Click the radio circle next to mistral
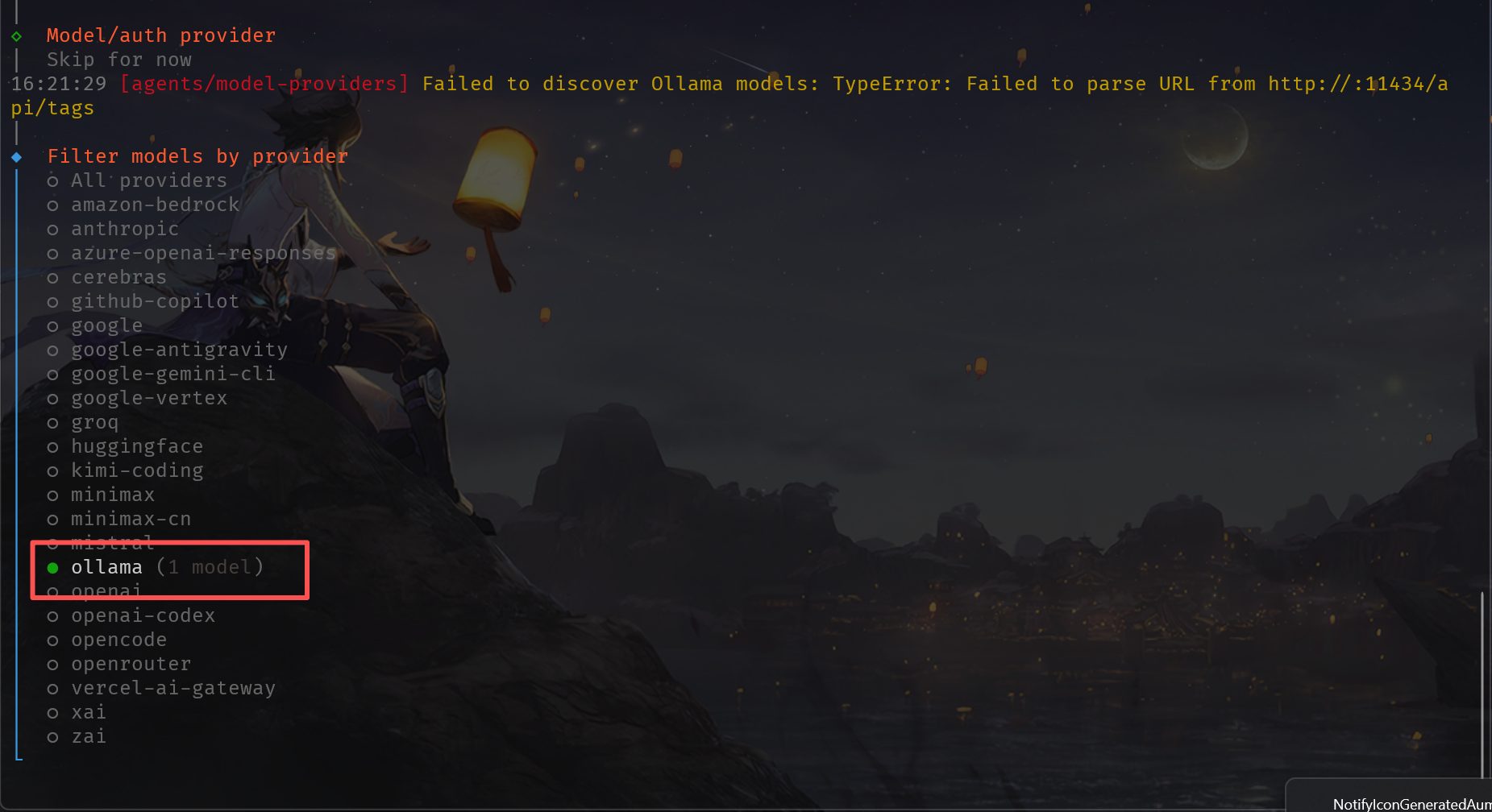This screenshot has height=812, width=1492. click(x=53, y=543)
